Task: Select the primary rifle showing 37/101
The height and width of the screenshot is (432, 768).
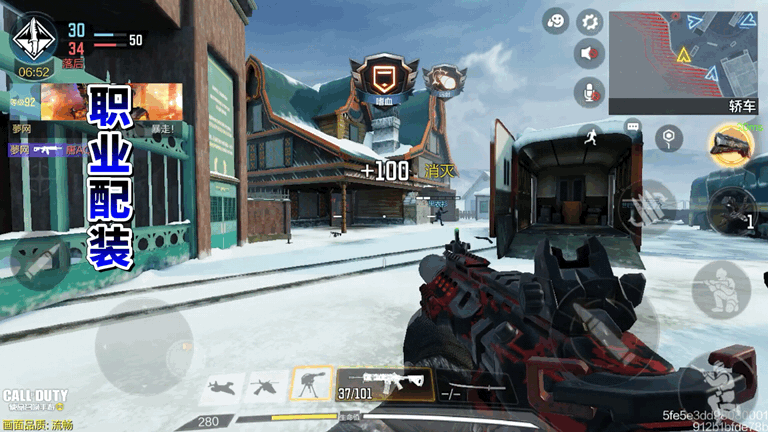Action: coord(383,385)
